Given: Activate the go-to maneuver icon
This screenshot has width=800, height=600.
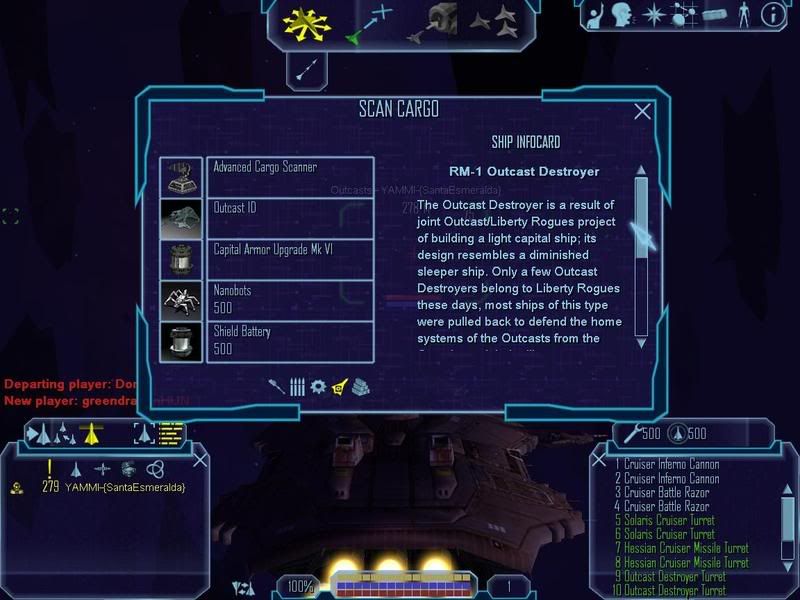Looking at the screenshot, I should tap(369, 23).
